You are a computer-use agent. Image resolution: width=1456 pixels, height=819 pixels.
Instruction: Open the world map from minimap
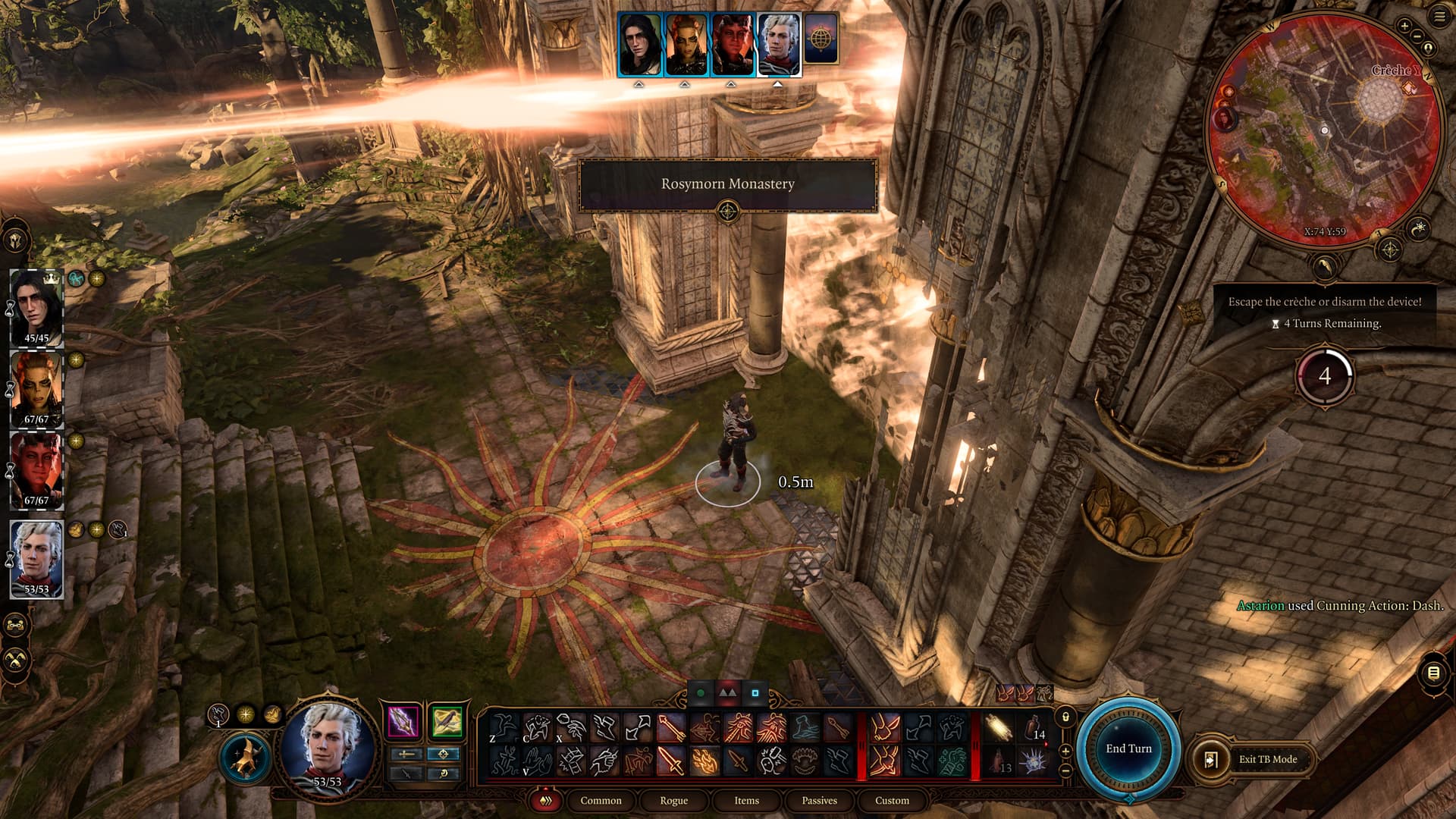pos(1391,249)
